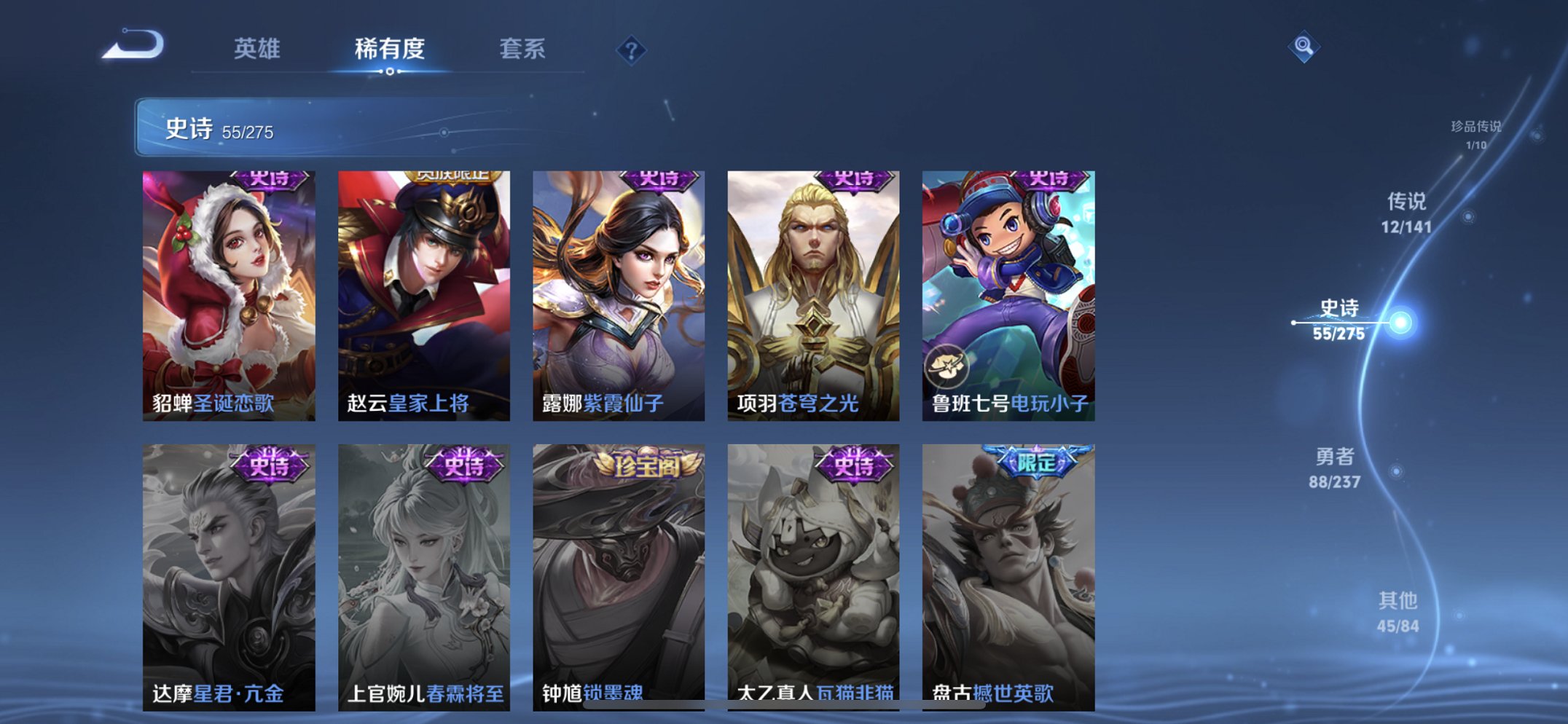Tap the back arrow icon at top left

pyautogui.click(x=135, y=47)
